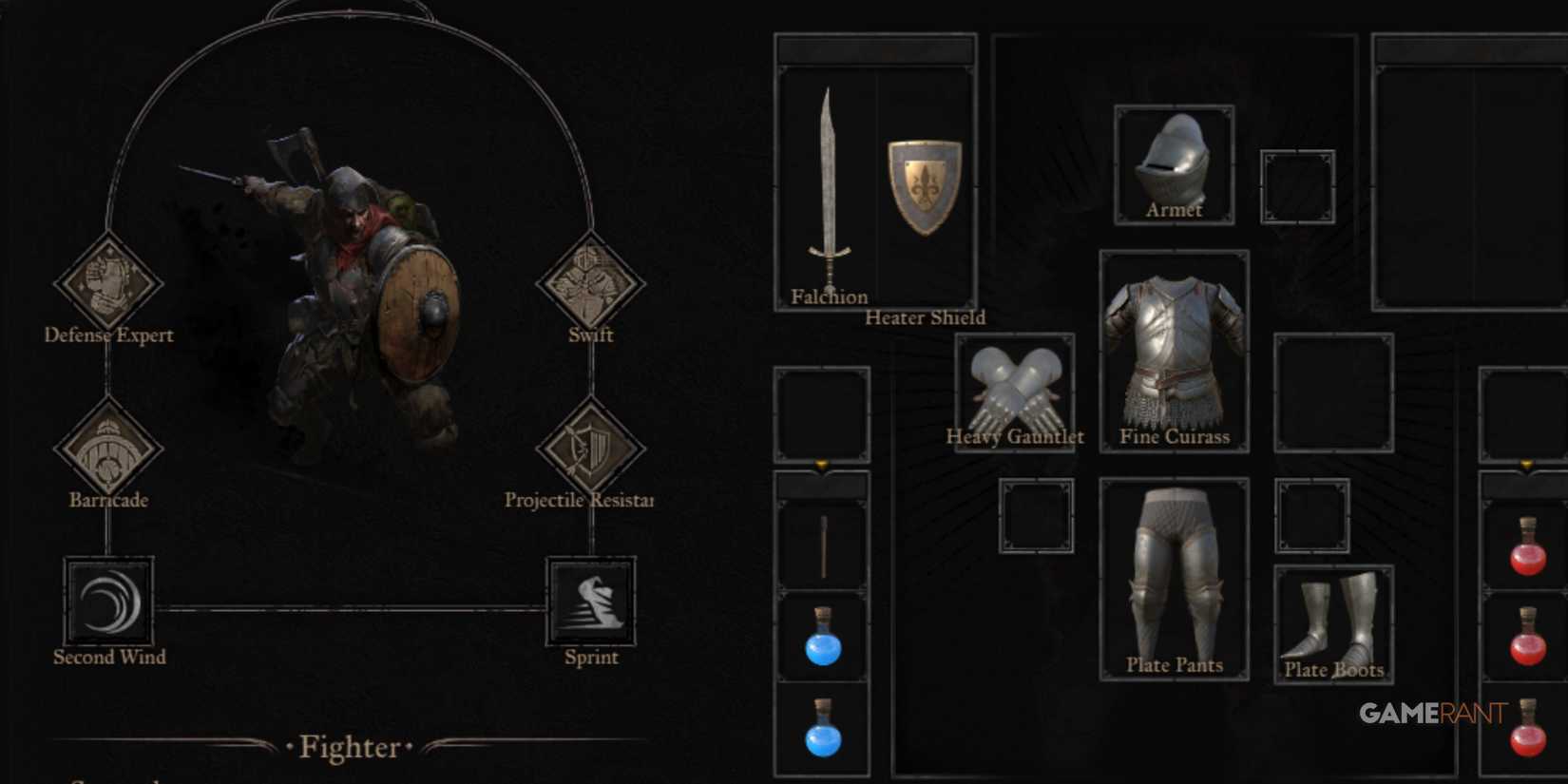The height and width of the screenshot is (784, 1568).
Task: Equip the Armet helmet
Action: (1174, 162)
